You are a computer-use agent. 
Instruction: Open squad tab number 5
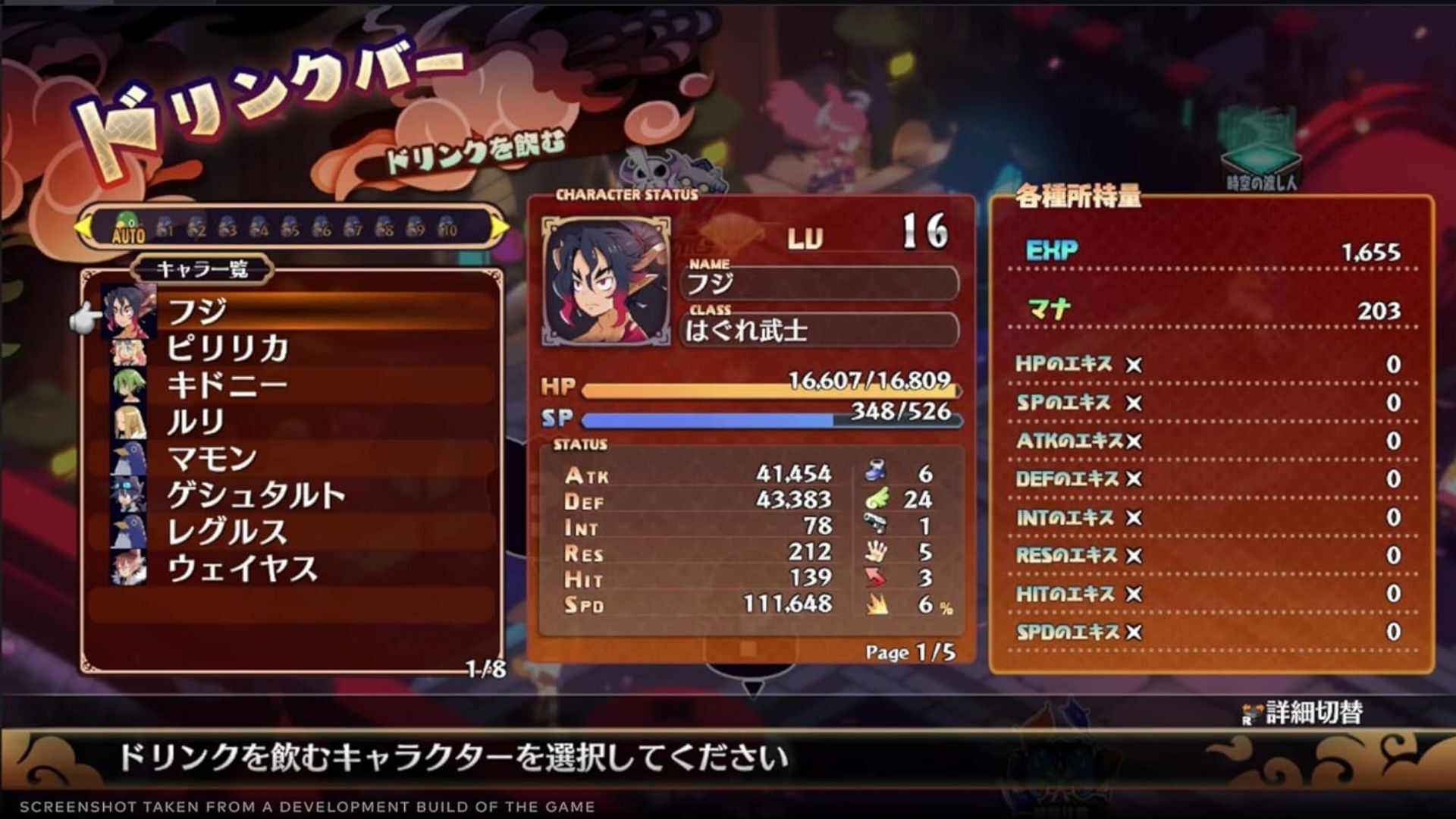click(x=290, y=227)
